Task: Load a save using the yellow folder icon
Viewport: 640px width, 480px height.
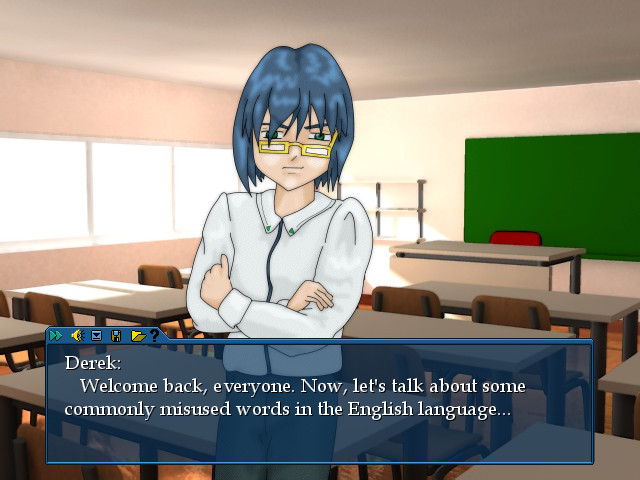Action: click(x=137, y=335)
